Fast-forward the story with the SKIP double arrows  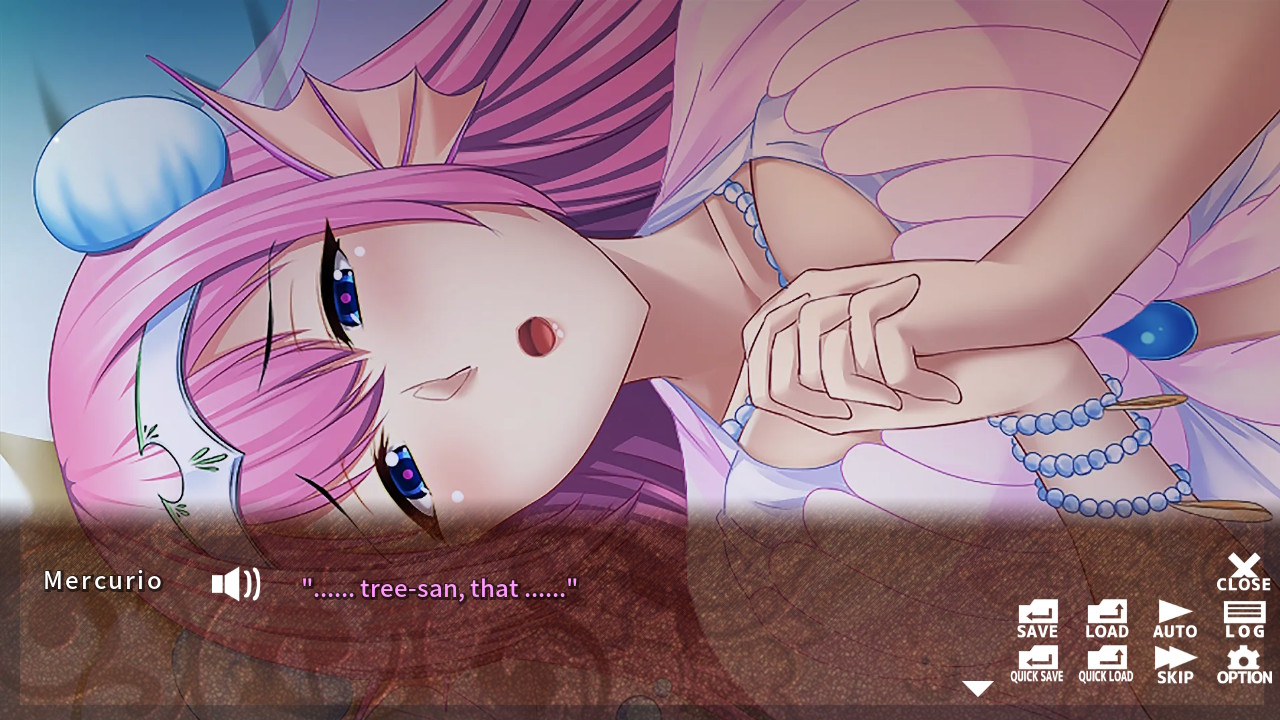coord(1174,663)
